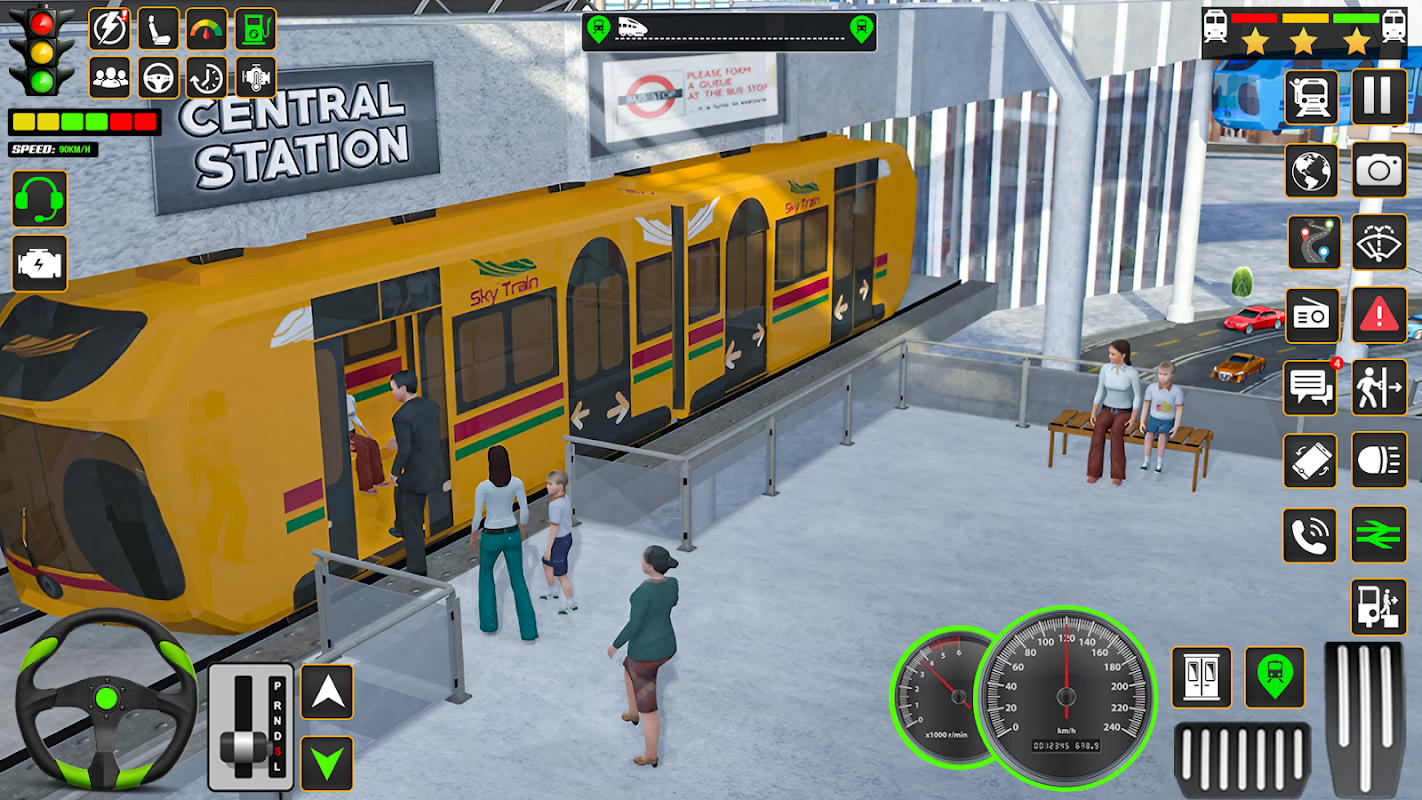Viewport: 1422px width, 800px height.
Task: Pause the game
Action: tap(1379, 97)
